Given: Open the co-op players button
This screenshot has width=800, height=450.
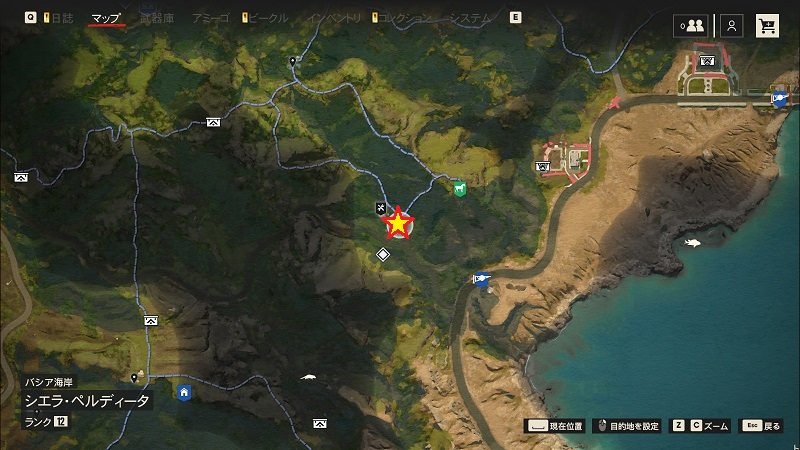Looking at the screenshot, I should 690,26.
